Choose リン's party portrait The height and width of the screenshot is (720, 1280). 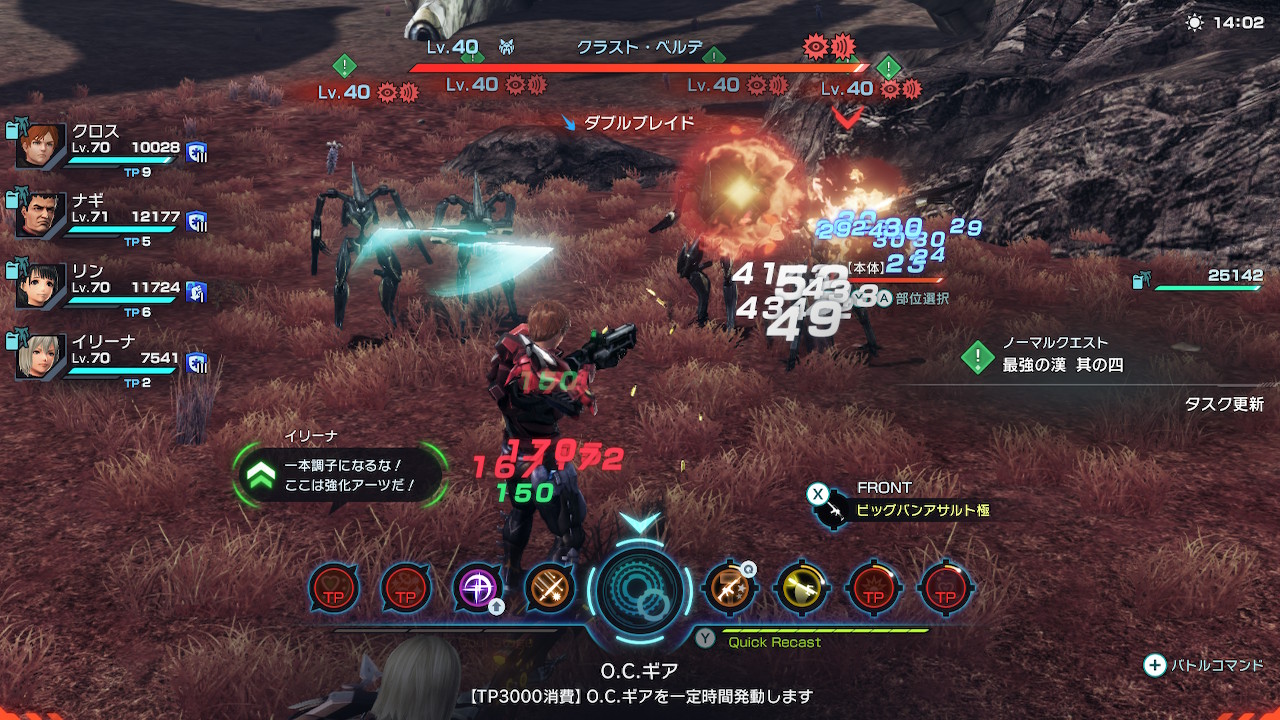click(x=41, y=286)
